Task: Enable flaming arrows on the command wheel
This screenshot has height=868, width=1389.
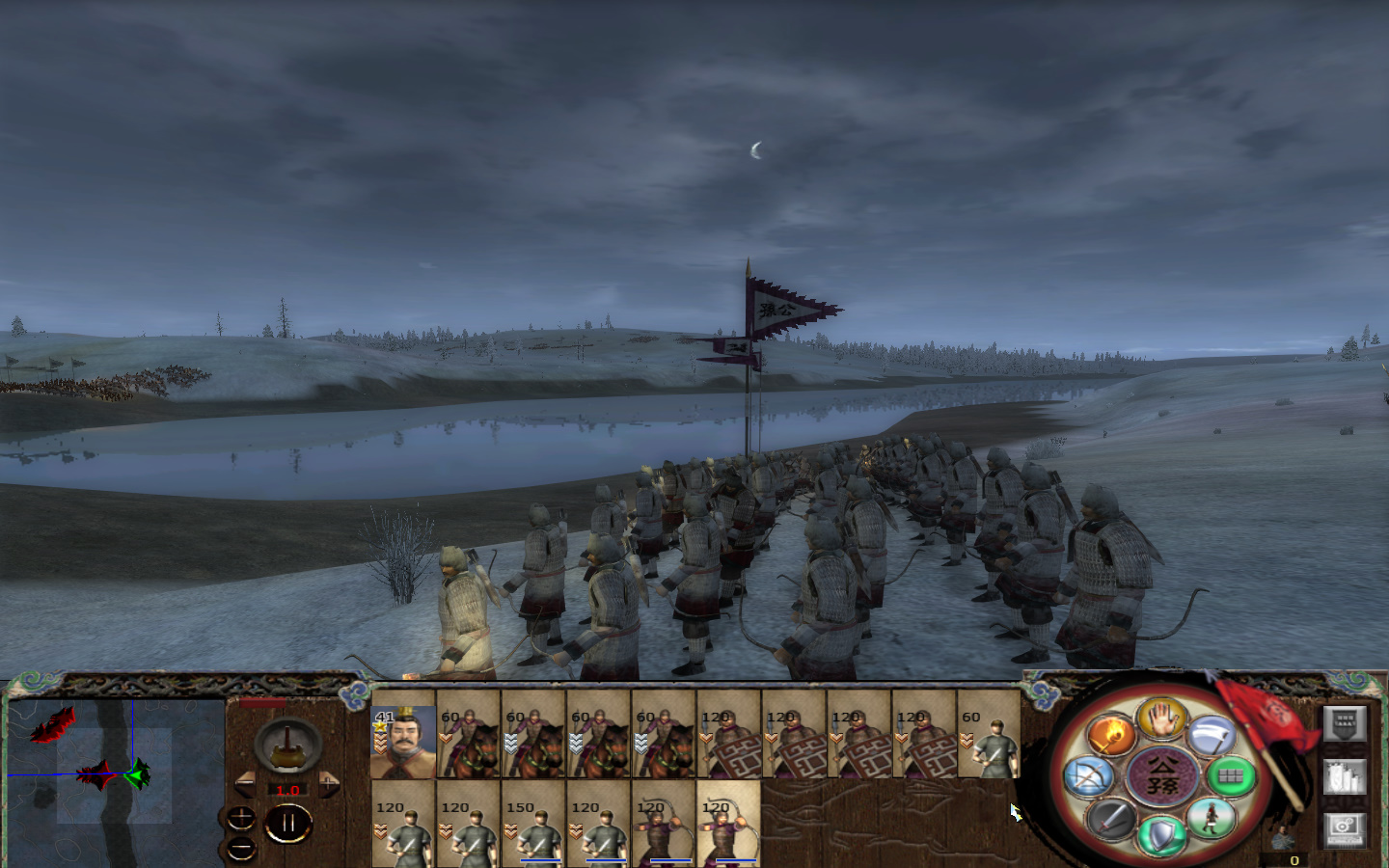Action: [x=1110, y=734]
